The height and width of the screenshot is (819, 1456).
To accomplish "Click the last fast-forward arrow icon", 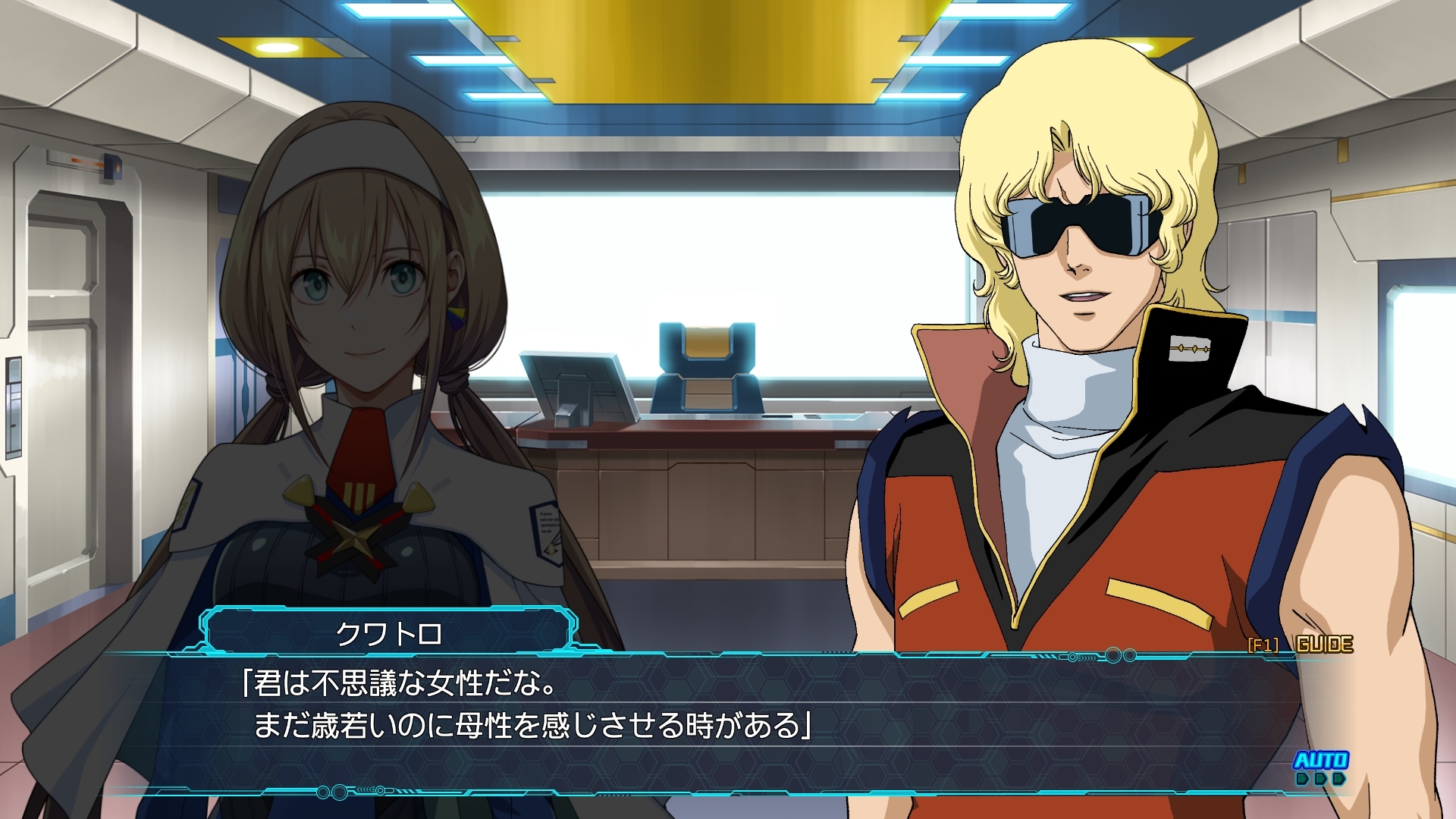I will pos(1339,780).
